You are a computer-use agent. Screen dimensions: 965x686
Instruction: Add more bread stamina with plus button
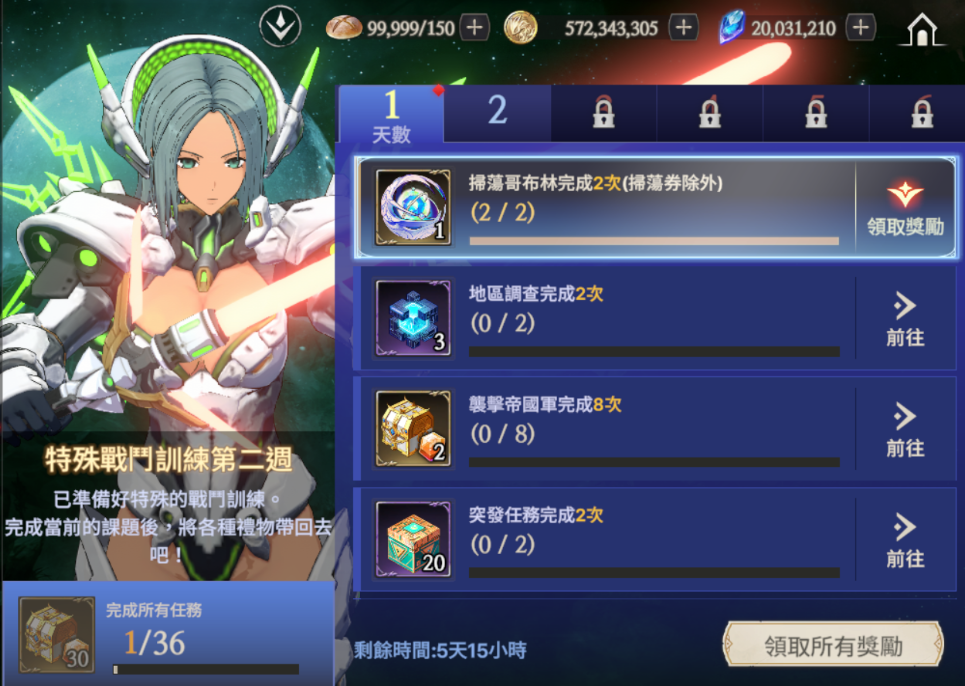pyautogui.click(x=476, y=27)
